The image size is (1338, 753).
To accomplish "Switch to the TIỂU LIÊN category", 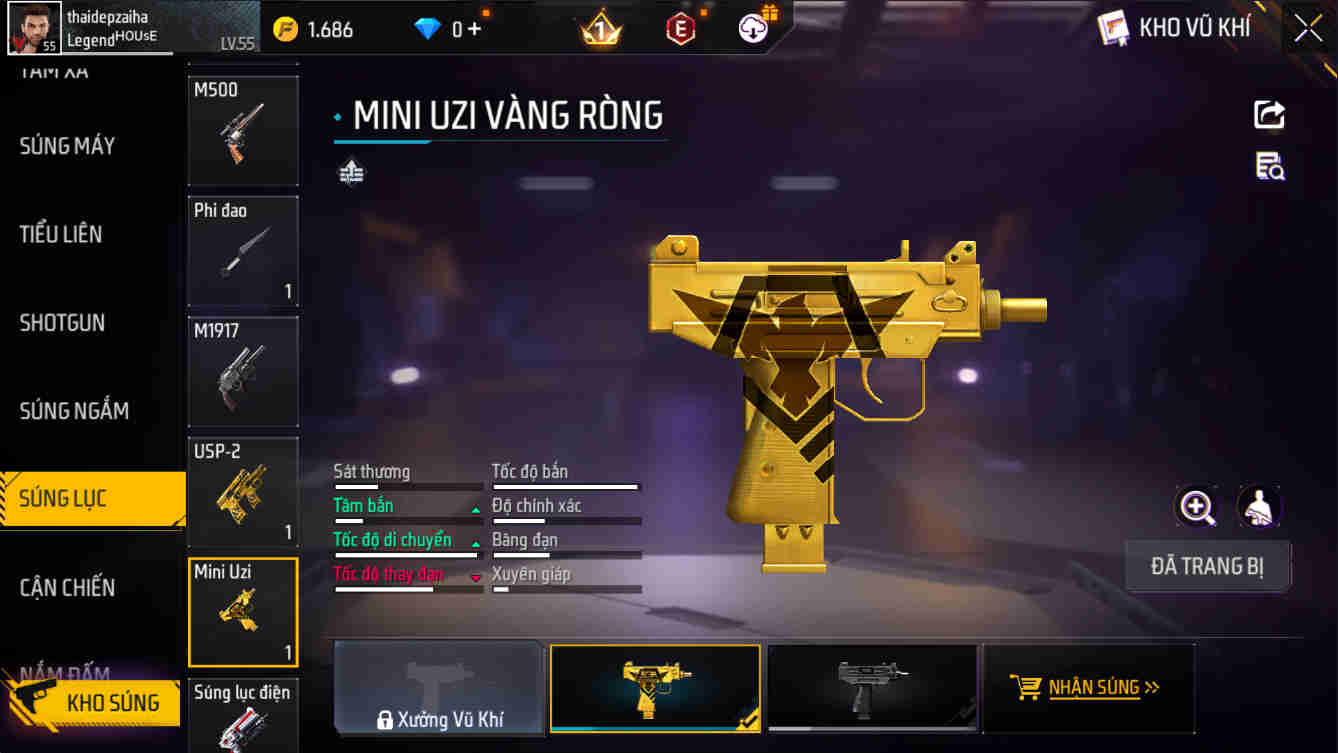I will [x=61, y=234].
